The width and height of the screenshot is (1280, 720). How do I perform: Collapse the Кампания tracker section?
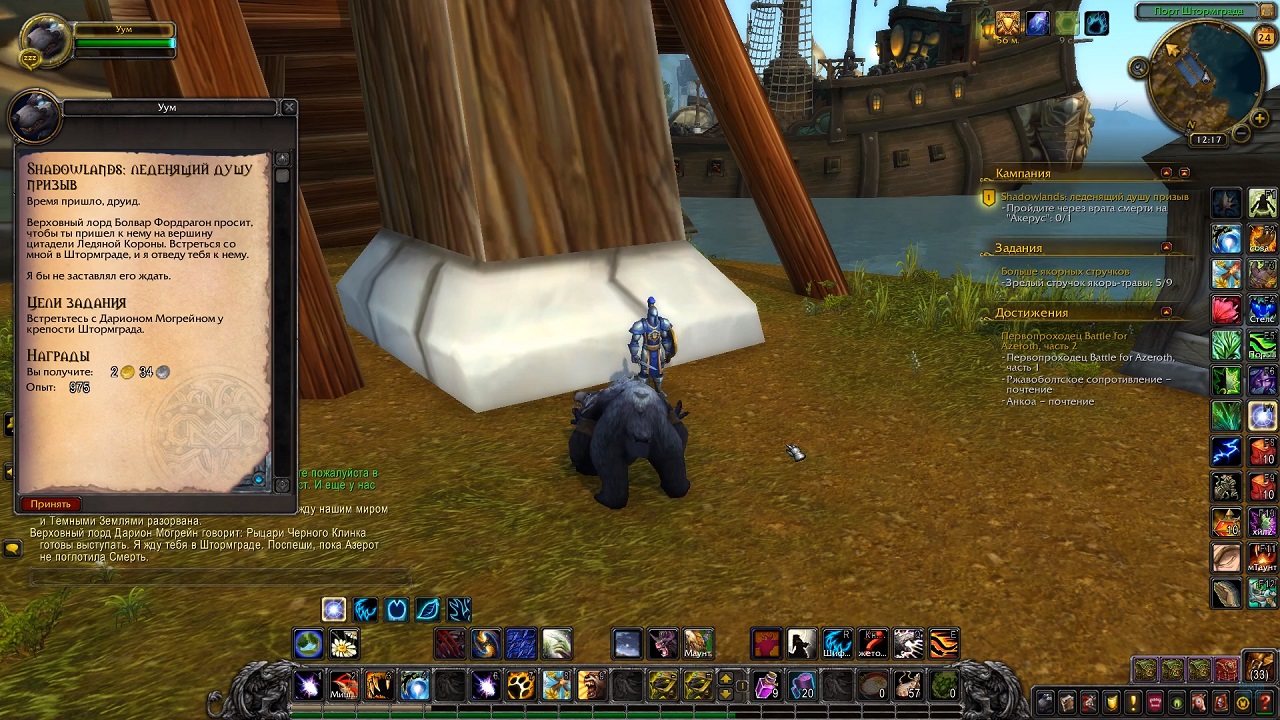(1167, 173)
